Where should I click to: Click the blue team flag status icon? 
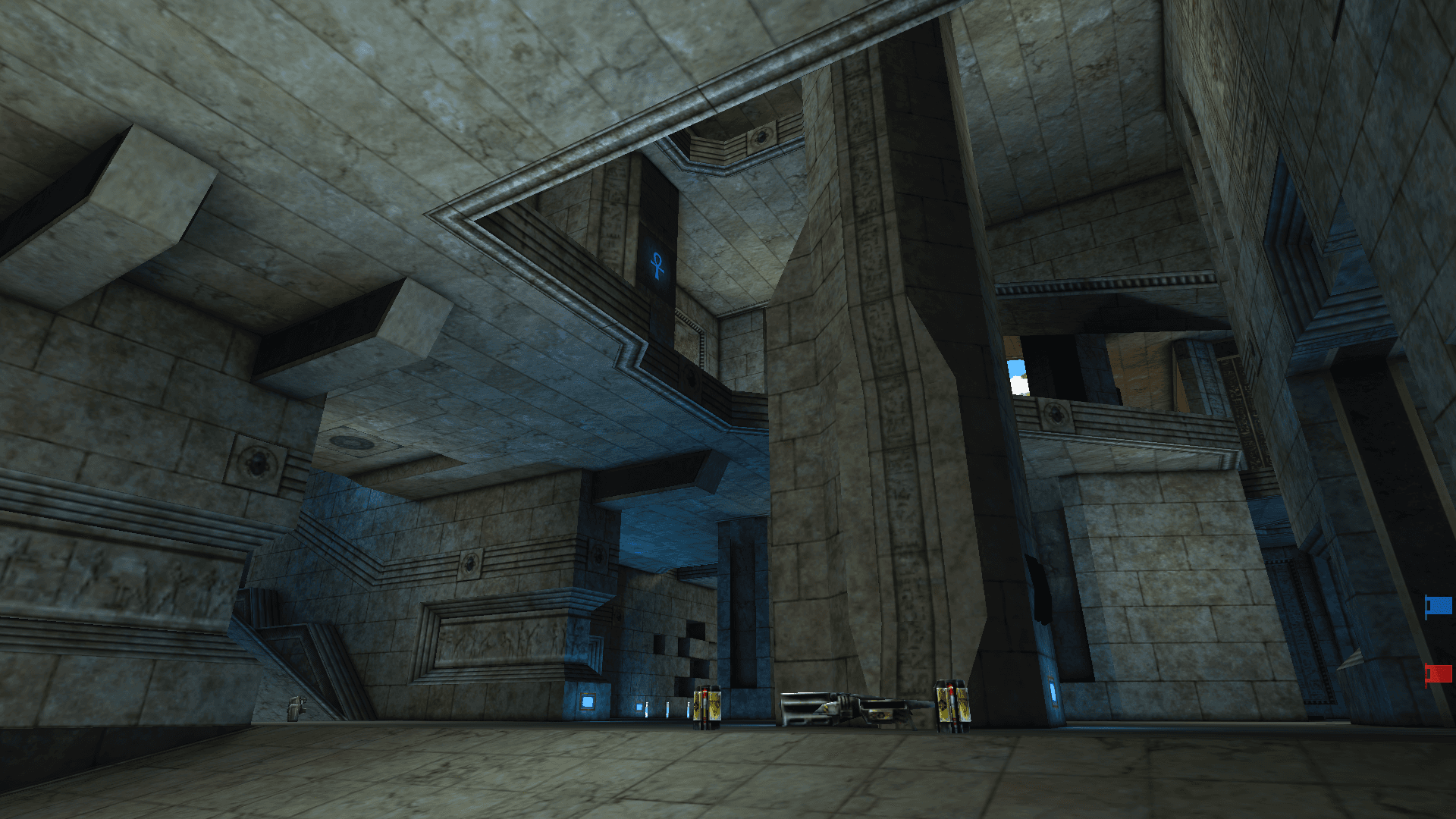(x=1439, y=606)
